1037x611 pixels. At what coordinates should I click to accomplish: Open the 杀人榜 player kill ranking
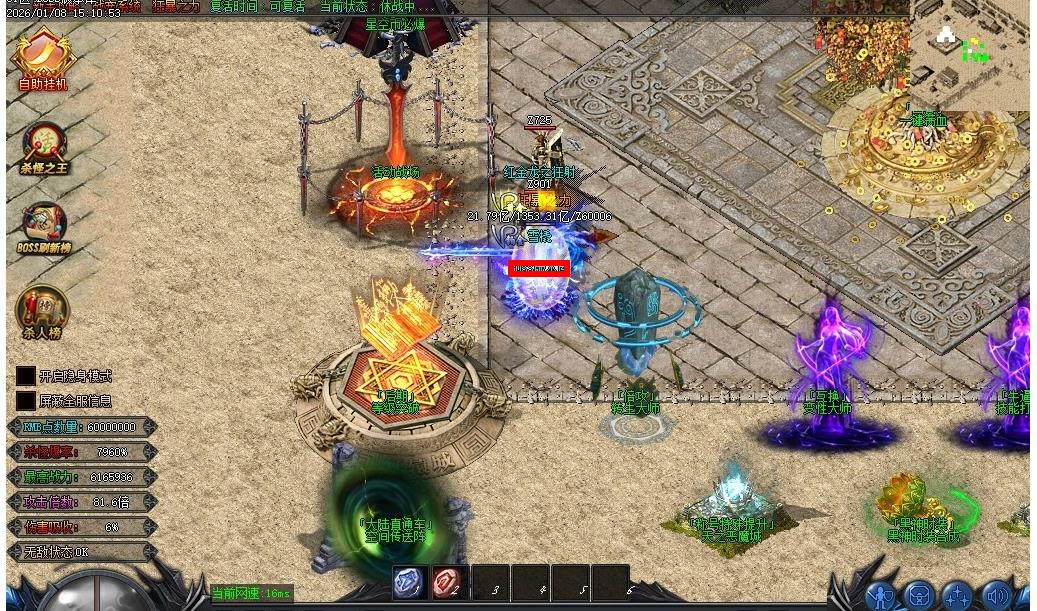point(42,311)
